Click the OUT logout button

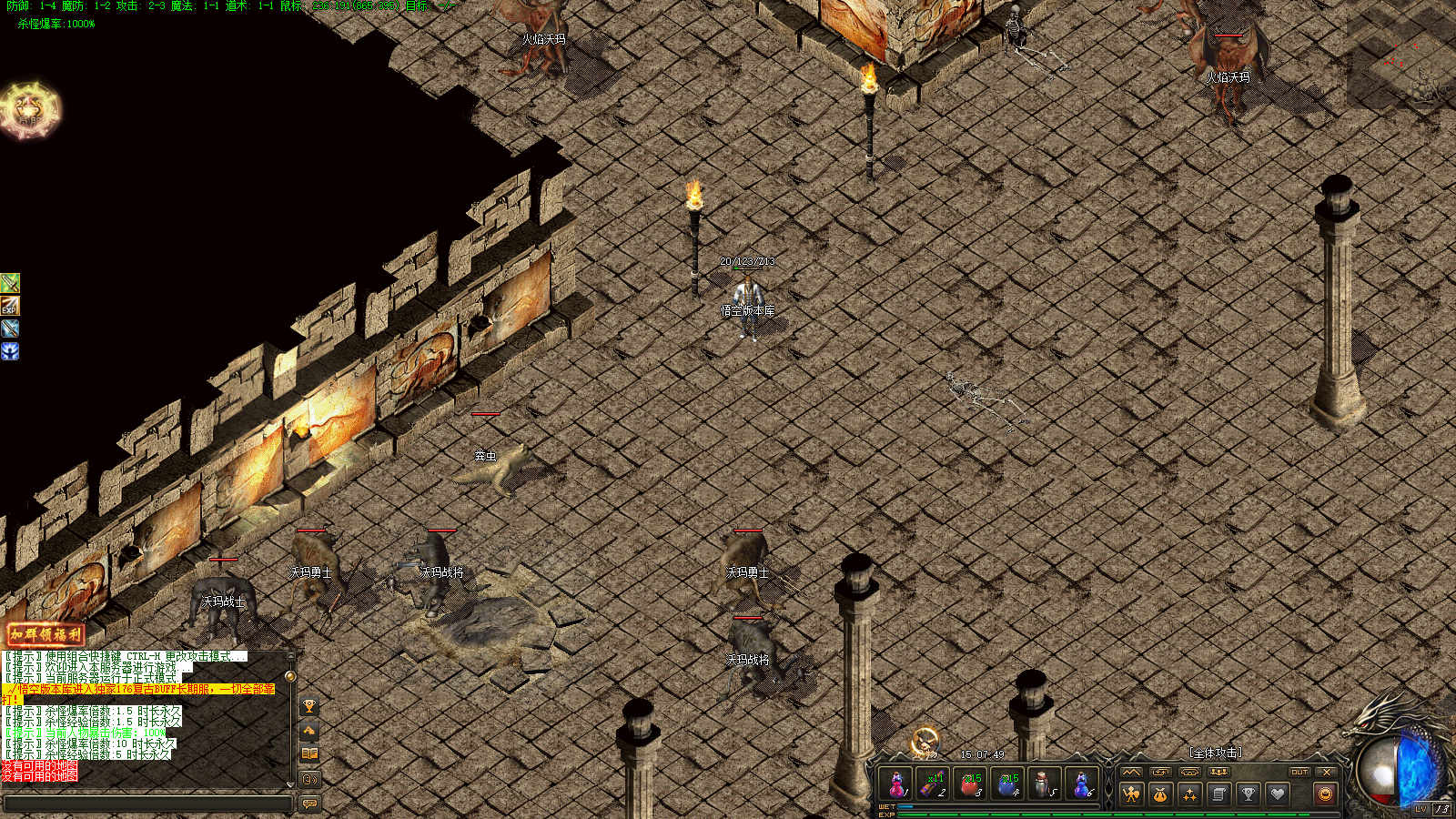click(1299, 772)
